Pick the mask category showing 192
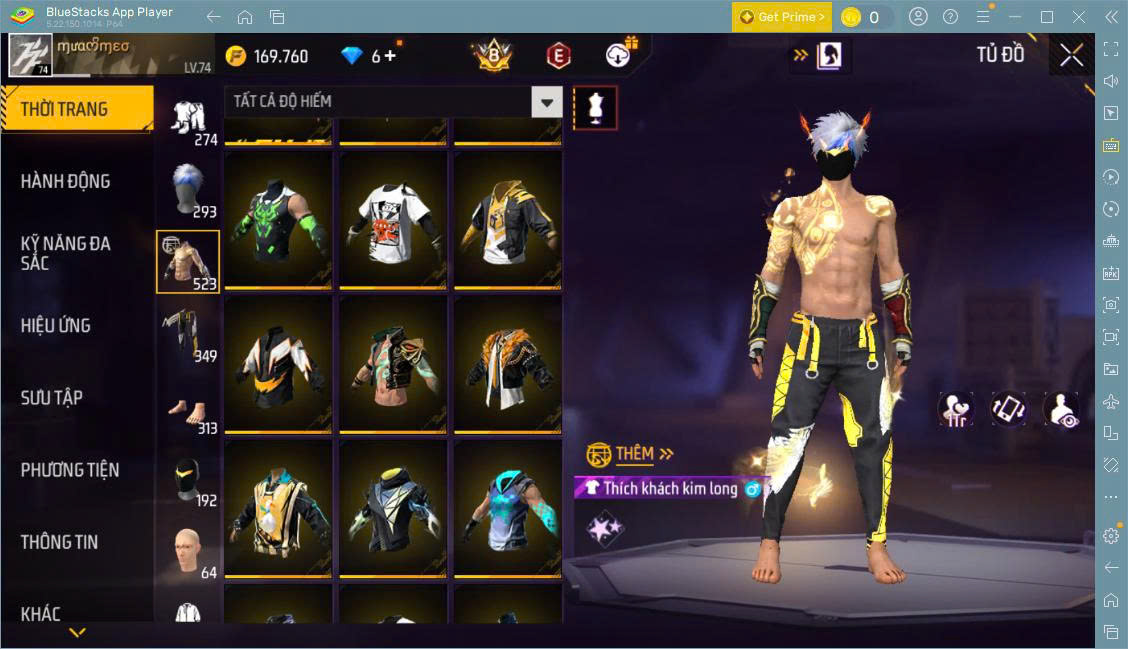The width and height of the screenshot is (1128, 649). [x=188, y=479]
